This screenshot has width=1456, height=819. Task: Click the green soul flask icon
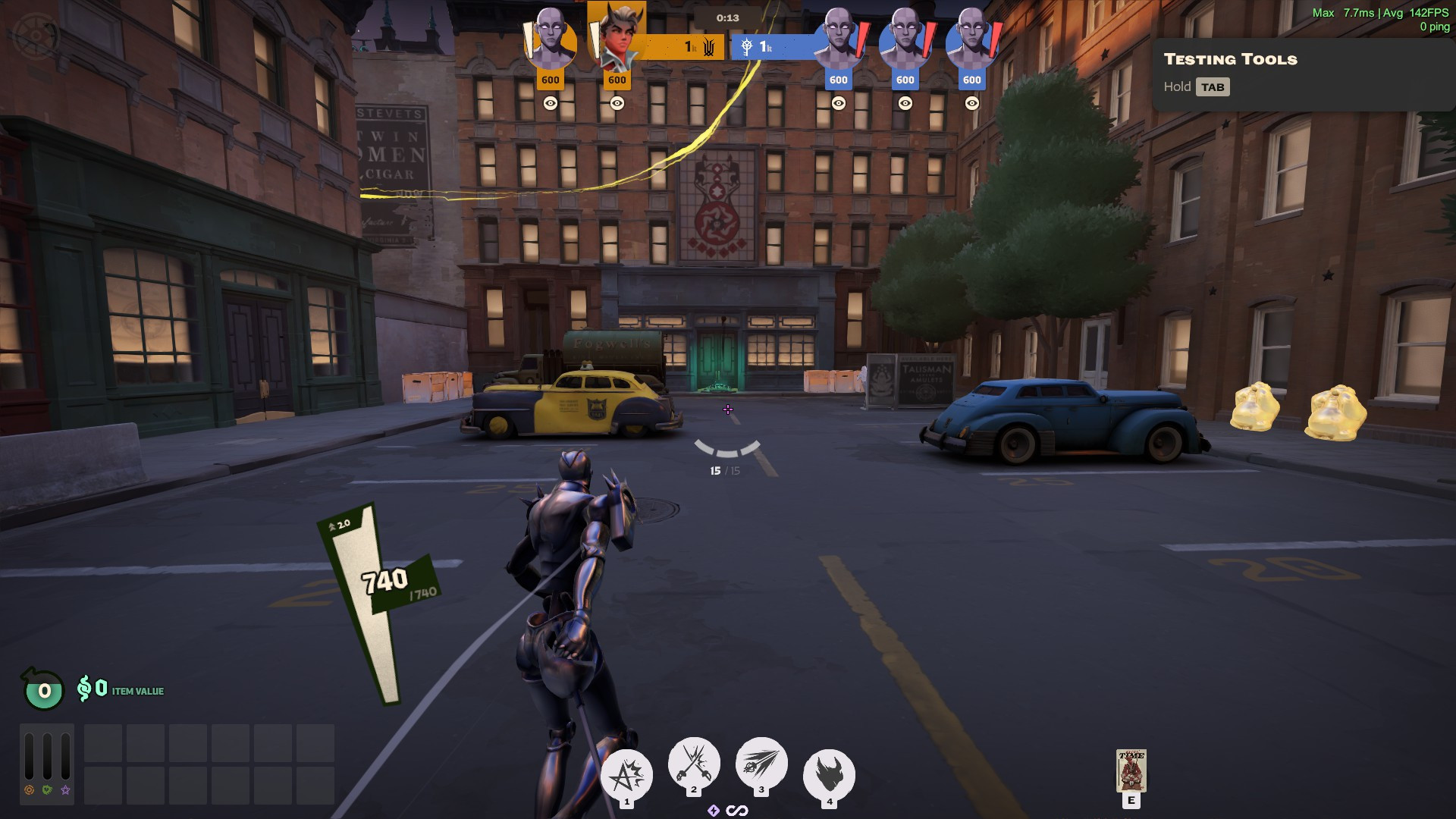44,689
